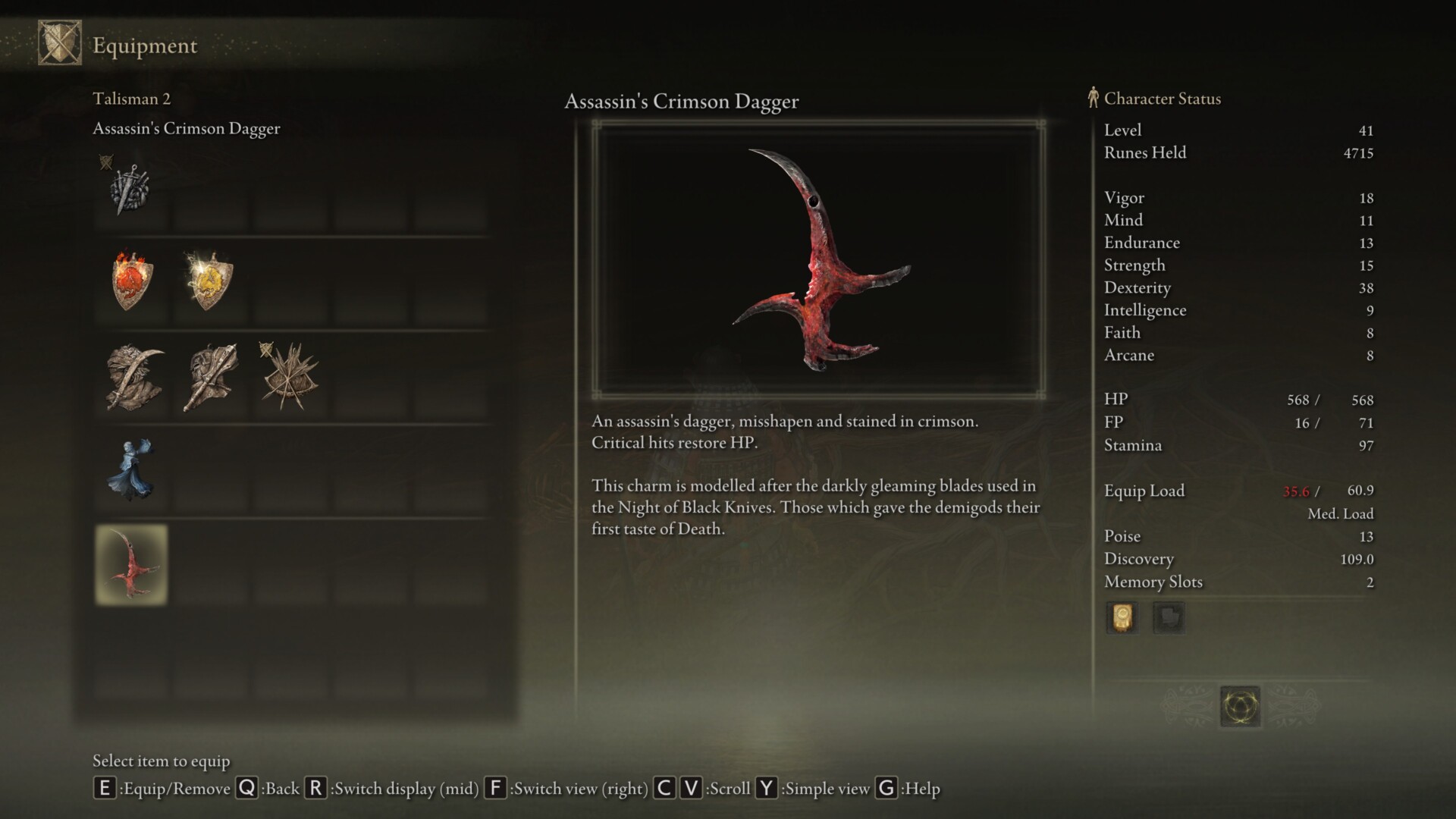
Task: Select the crossed arrows talisman
Action: tap(288, 377)
